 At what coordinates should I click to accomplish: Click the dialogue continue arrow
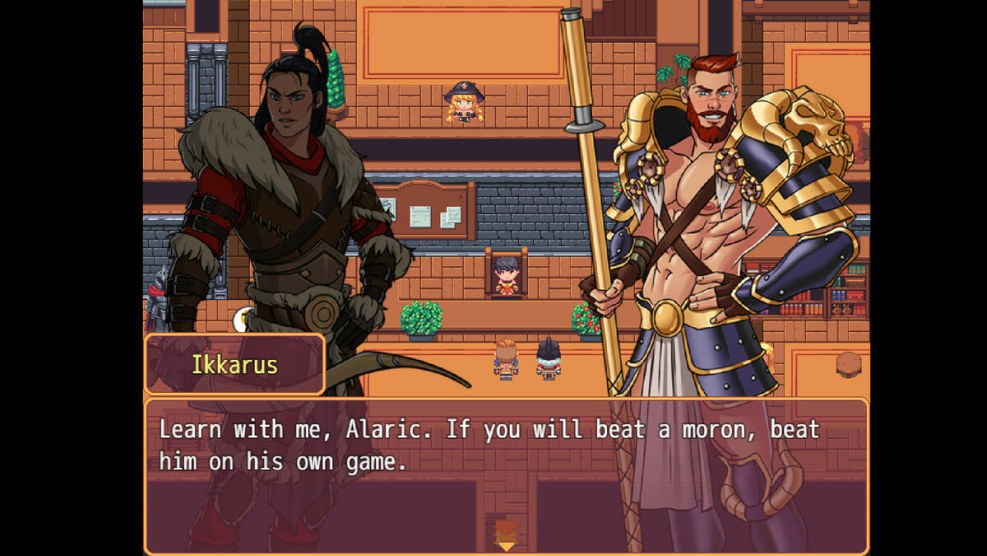pyautogui.click(x=506, y=545)
